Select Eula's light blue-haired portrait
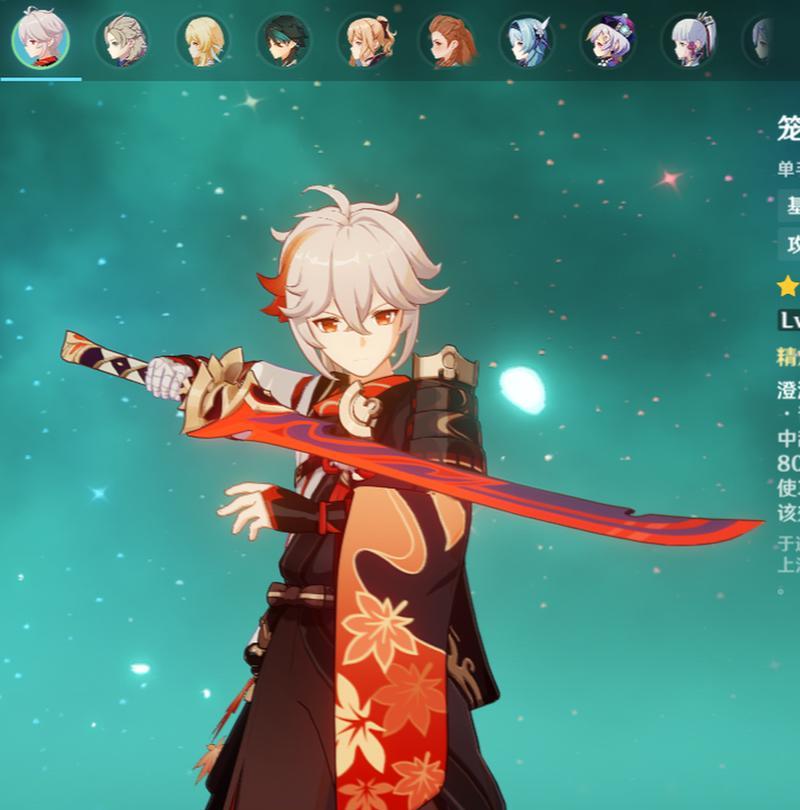The width and height of the screenshot is (800, 810). click(528, 40)
